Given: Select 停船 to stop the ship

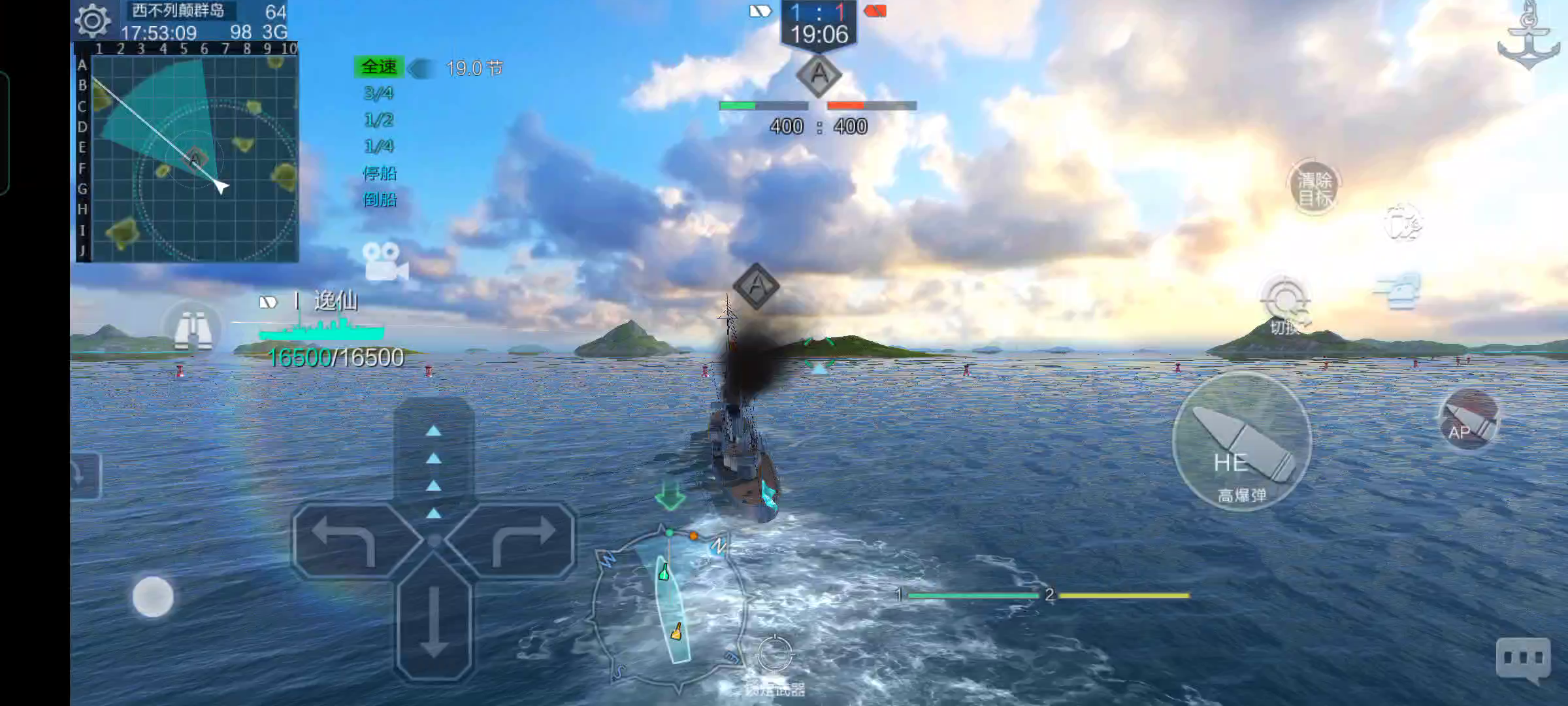Looking at the screenshot, I should [380, 173].
